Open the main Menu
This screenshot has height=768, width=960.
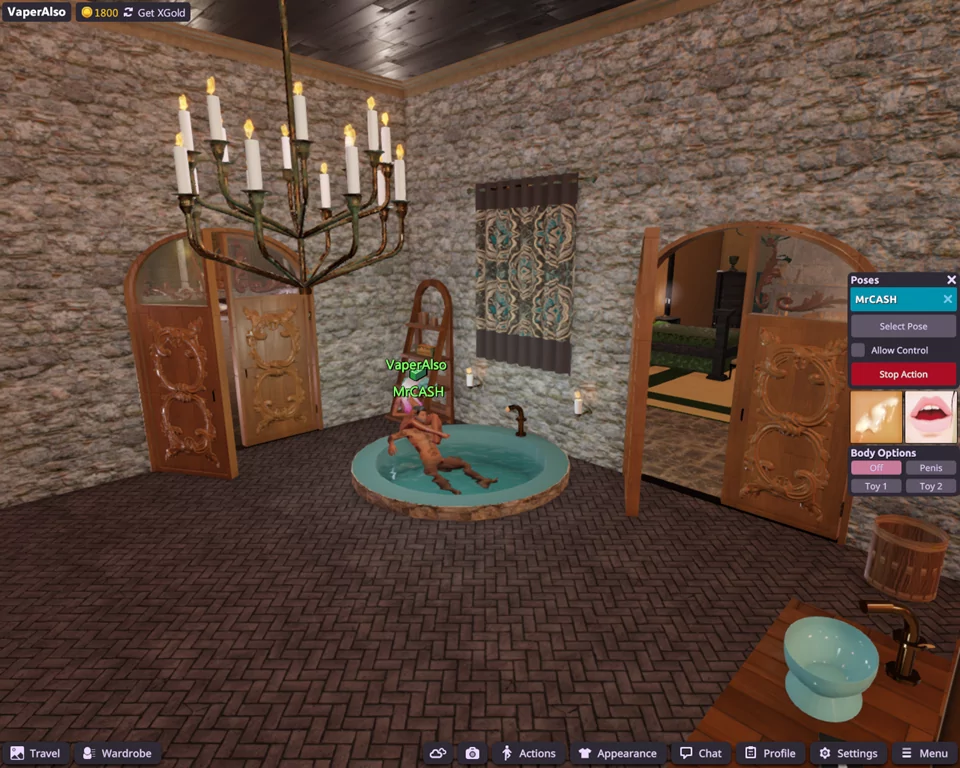pos(924,753)
